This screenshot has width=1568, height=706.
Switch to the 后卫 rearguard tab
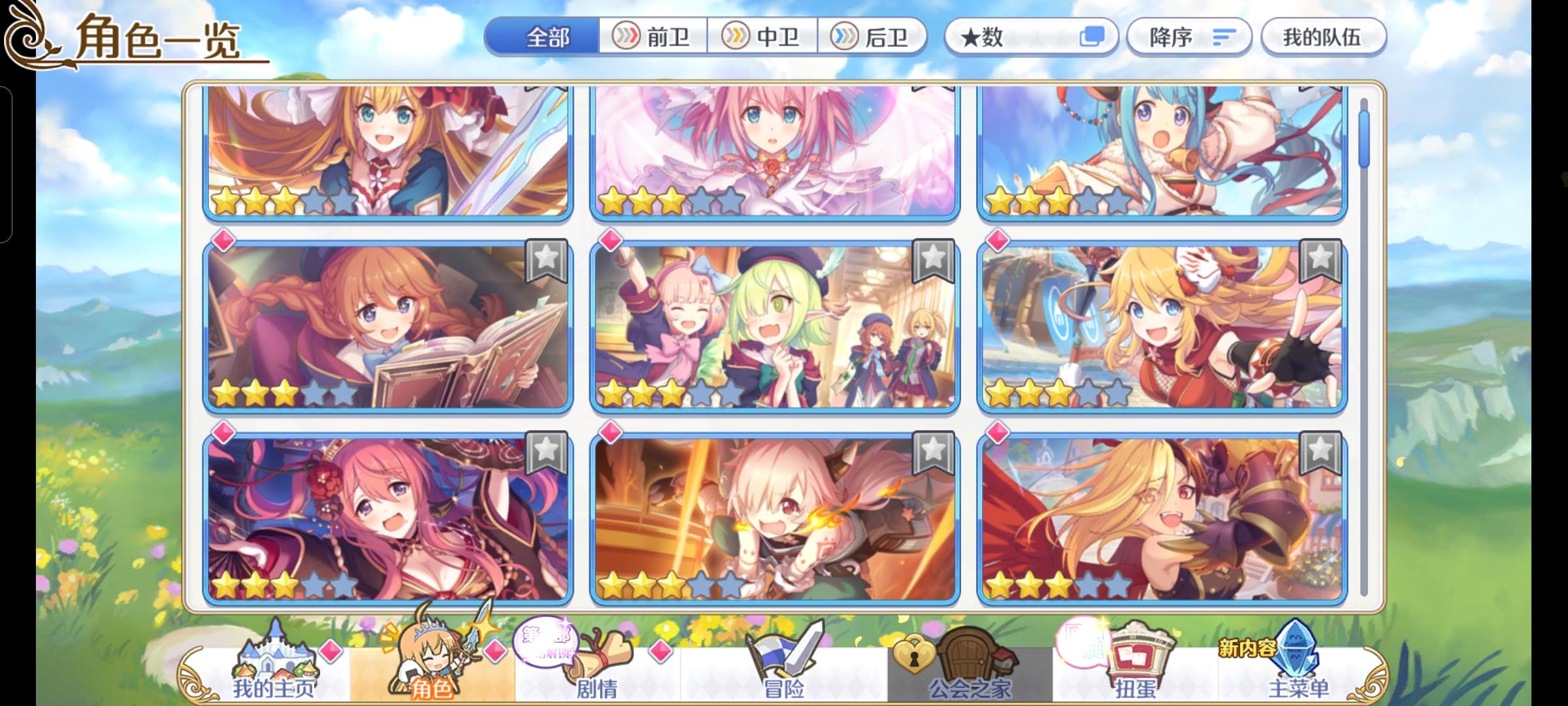pyautogui.click(x=875, y=37)
